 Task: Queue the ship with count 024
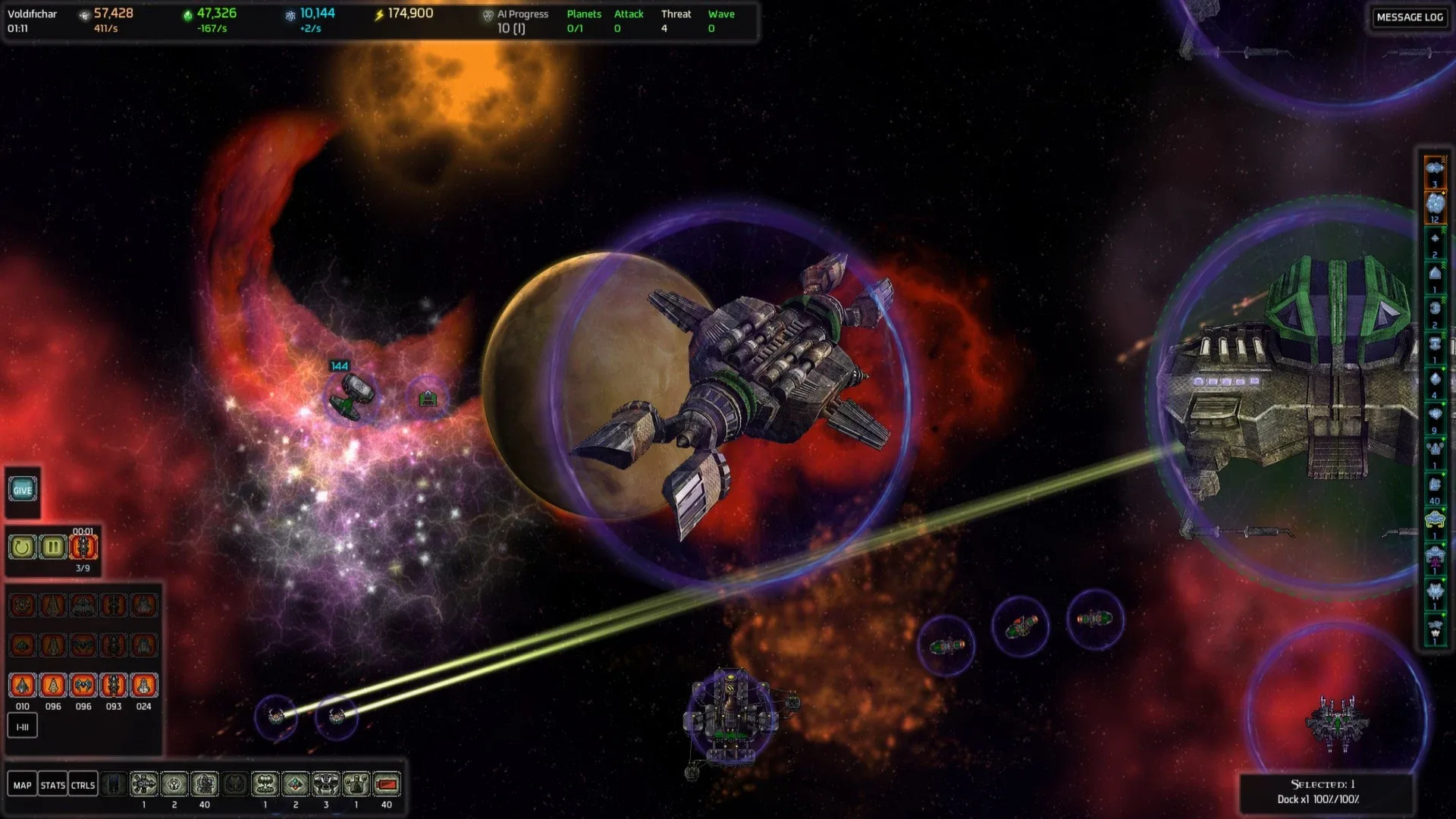(x=143, y=686)
